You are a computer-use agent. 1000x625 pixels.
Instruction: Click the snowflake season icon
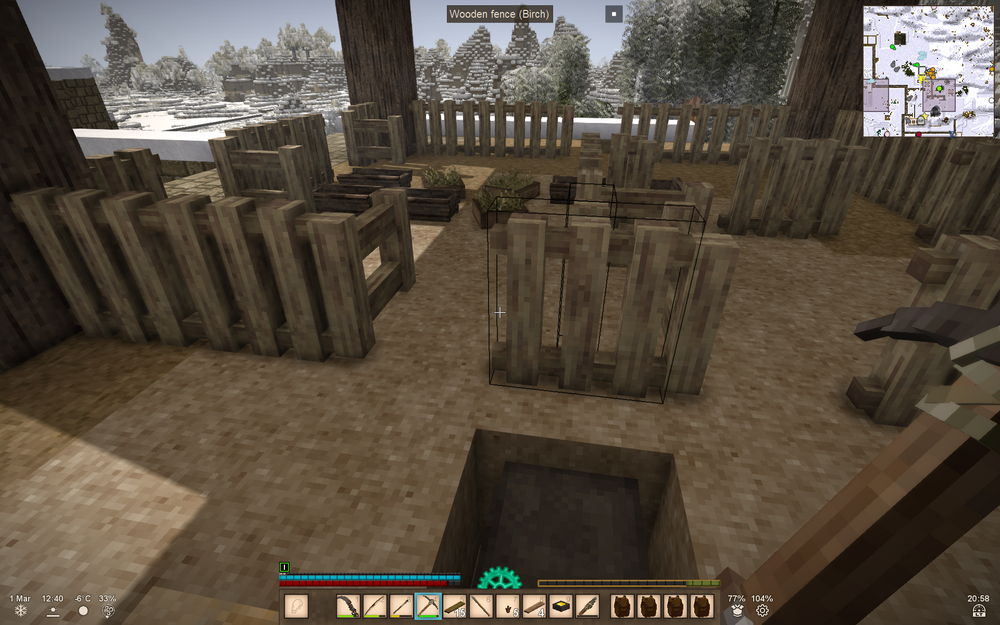[20, 611]
